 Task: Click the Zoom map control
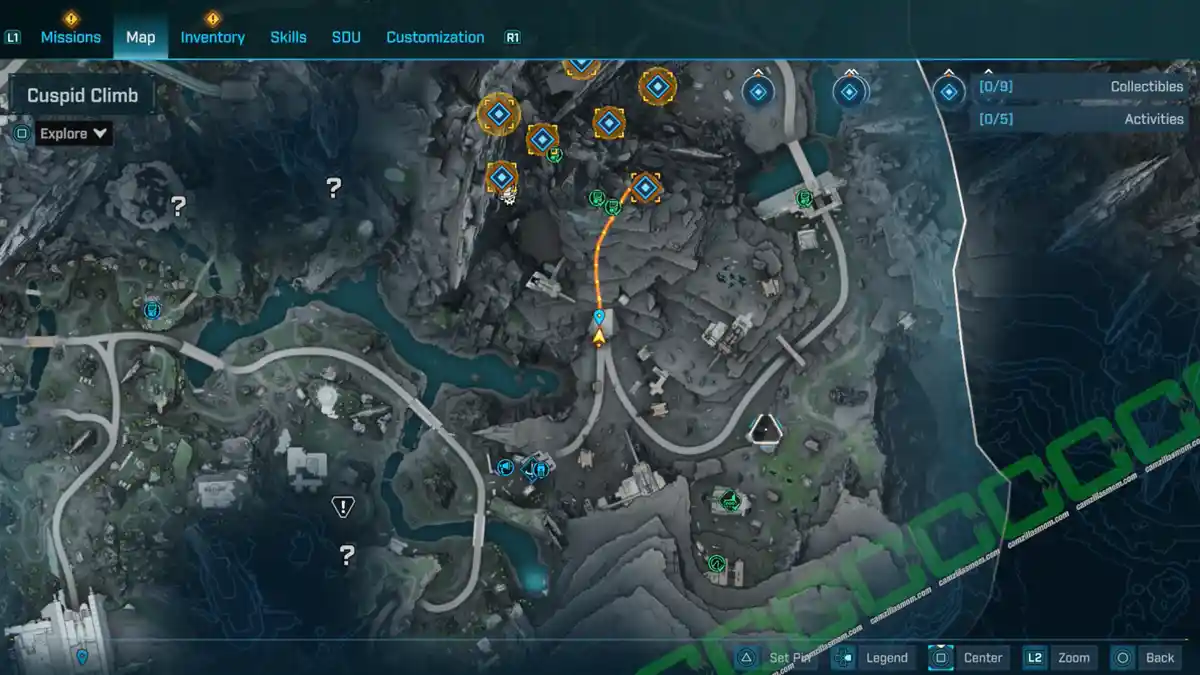1058,657
